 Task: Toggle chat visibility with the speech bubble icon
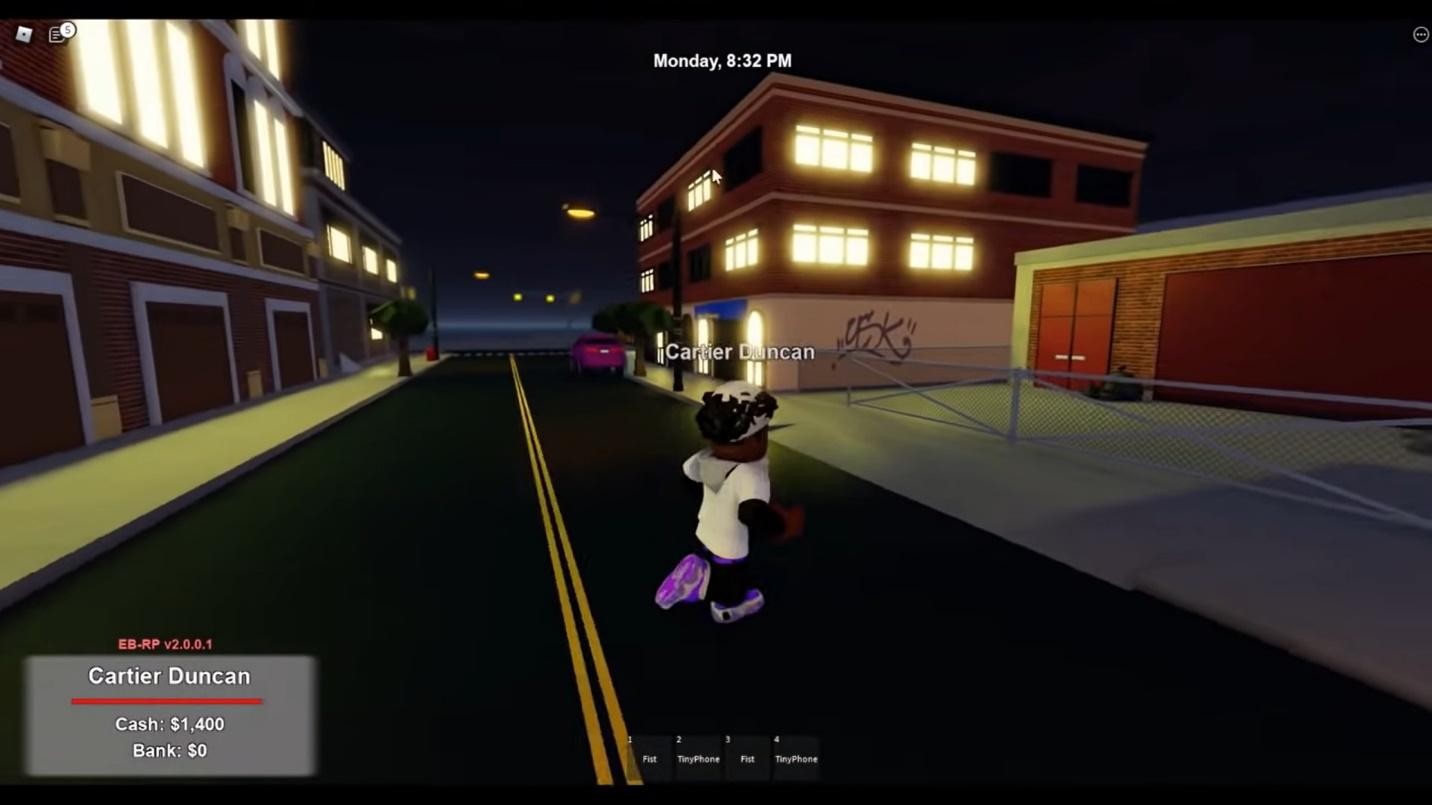coord(58,33)
